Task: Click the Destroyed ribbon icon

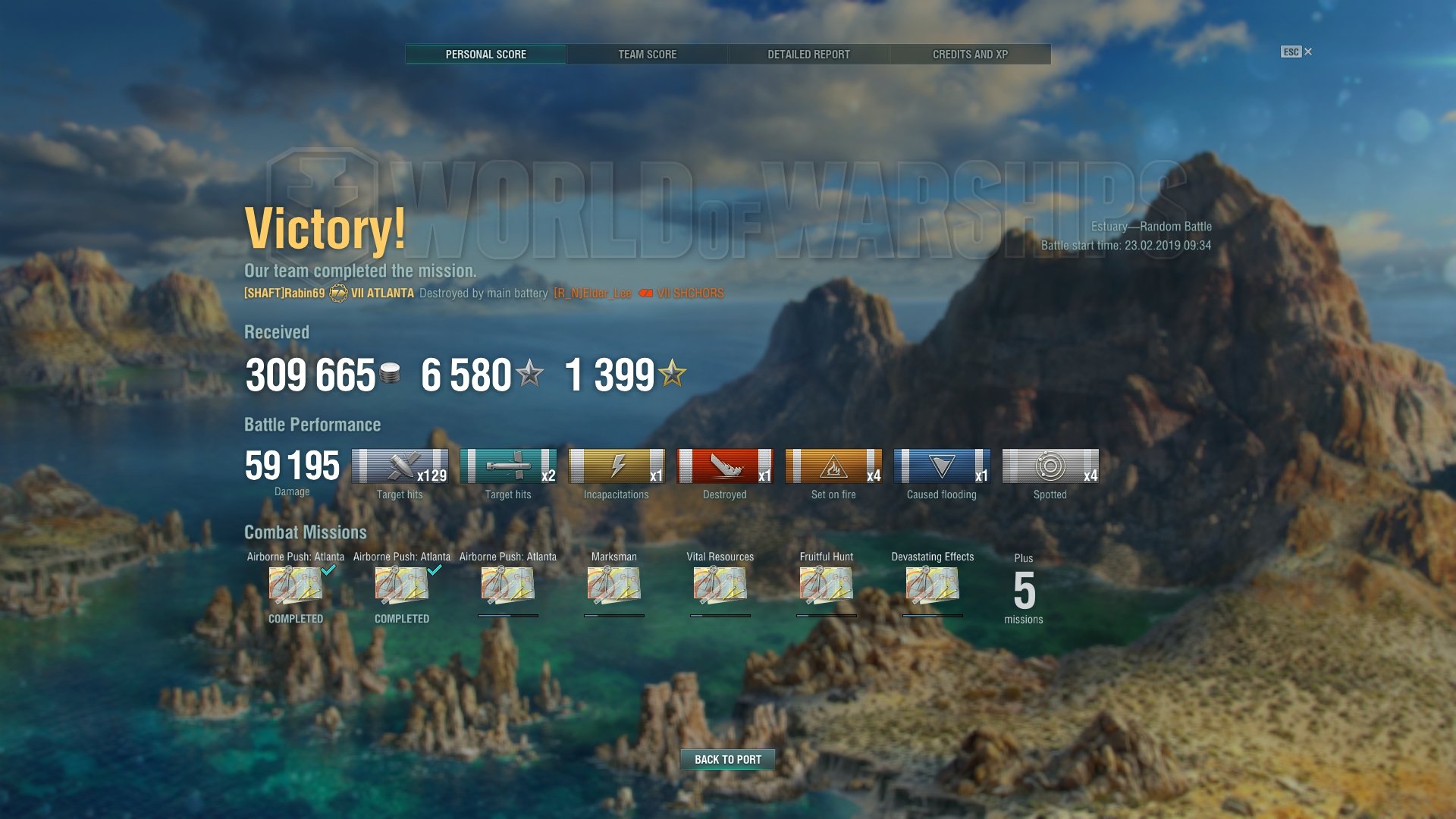Action: (x=725, y=466)
